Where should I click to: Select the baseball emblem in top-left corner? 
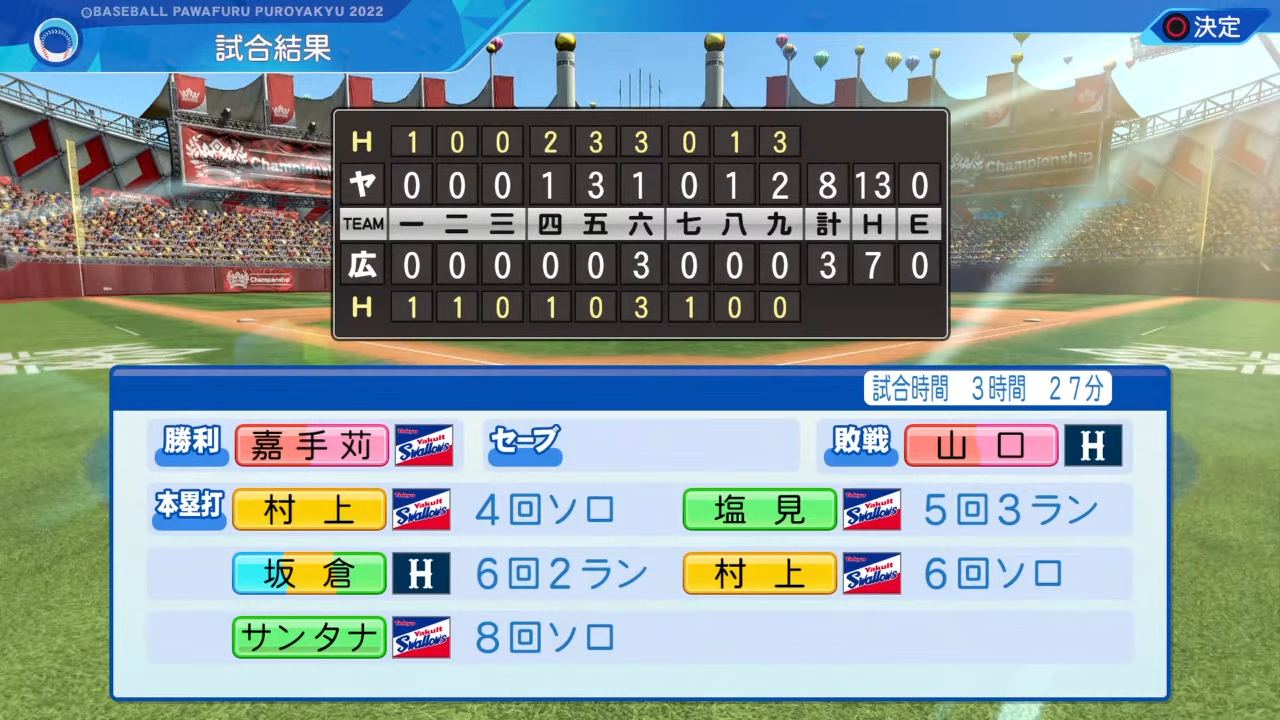click(x=56, y=42)
